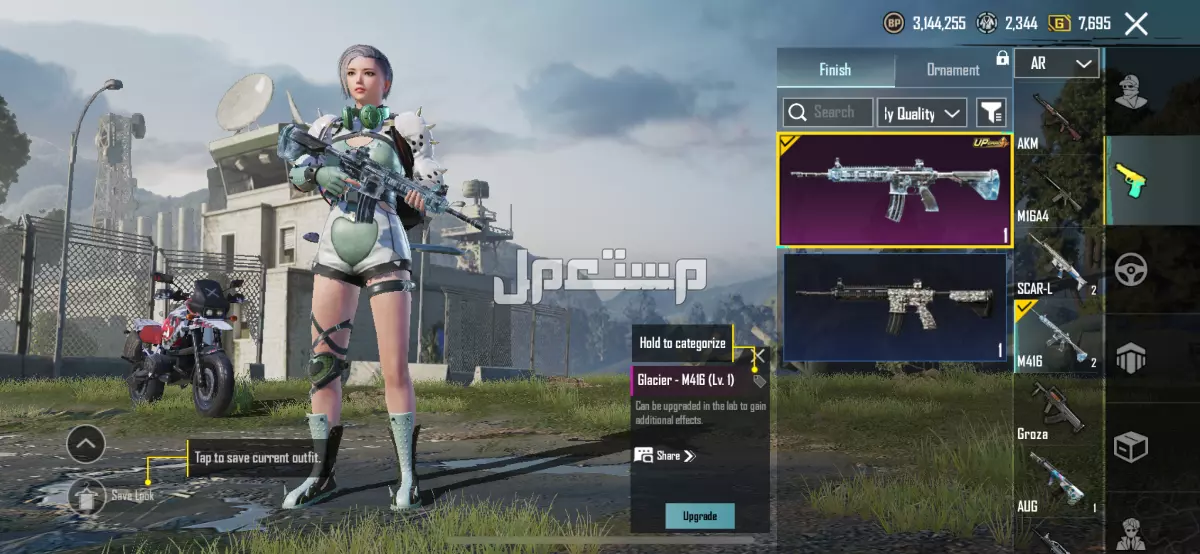The height and width of the screenshot is (554, 1200).
Task: Select the Glacier M416 finish thumbnail
Action: (x=894, y=190)
